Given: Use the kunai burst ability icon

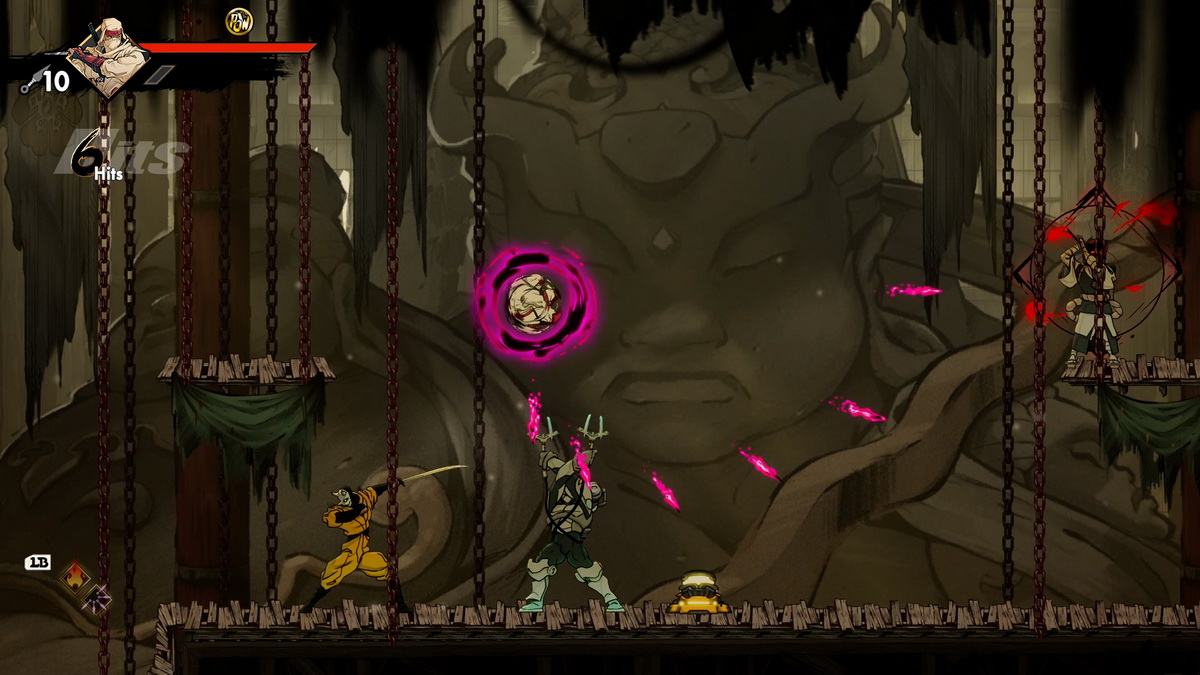Looking at the screenshot, I should click(x=97, y=599).
